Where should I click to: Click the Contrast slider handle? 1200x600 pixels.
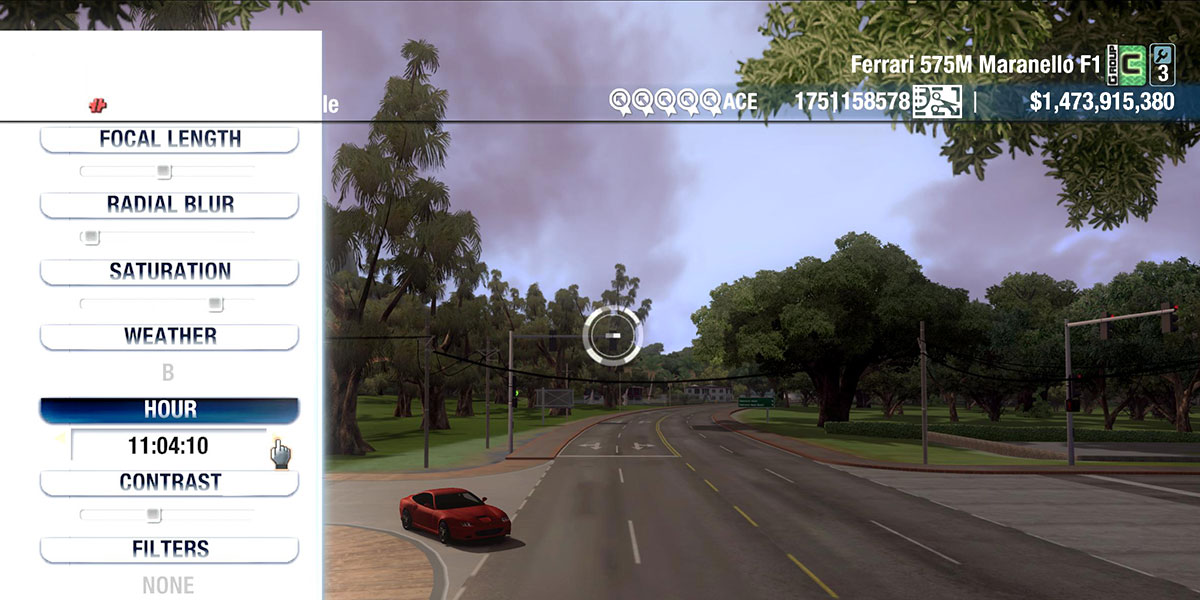tap(153, 515)
